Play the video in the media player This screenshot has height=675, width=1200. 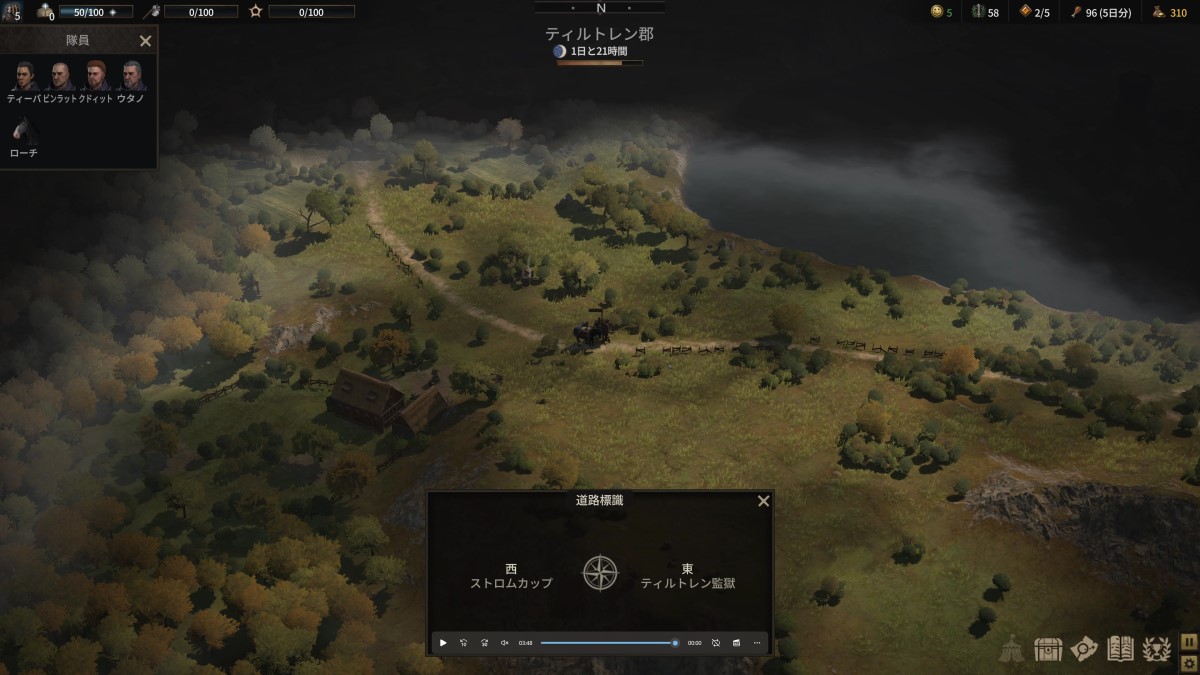click(443, 643)
